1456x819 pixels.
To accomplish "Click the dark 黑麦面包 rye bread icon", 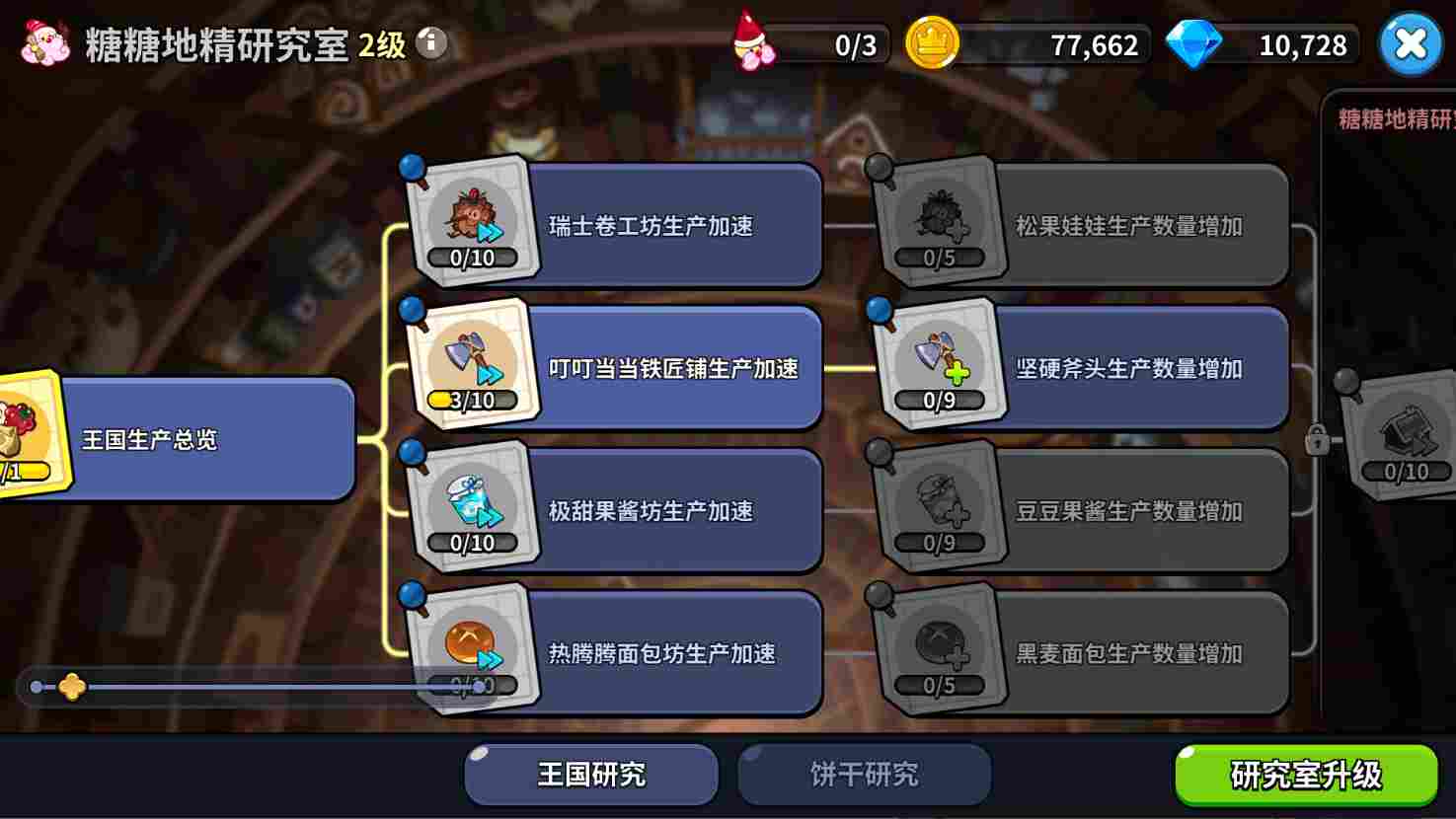I will [938, 641].
